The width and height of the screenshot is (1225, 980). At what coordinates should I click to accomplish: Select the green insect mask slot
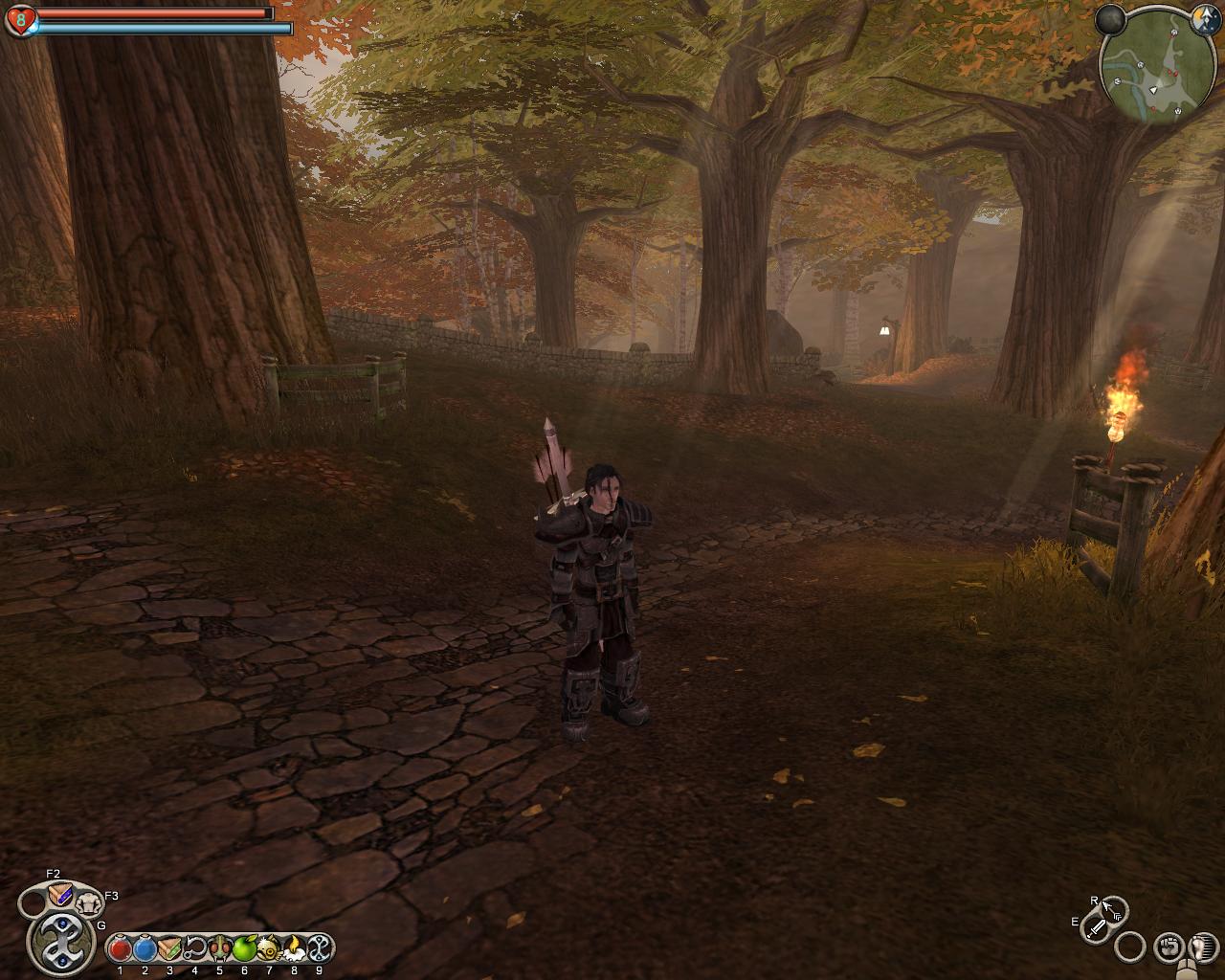pyautogui.click(x=219, y=948)
